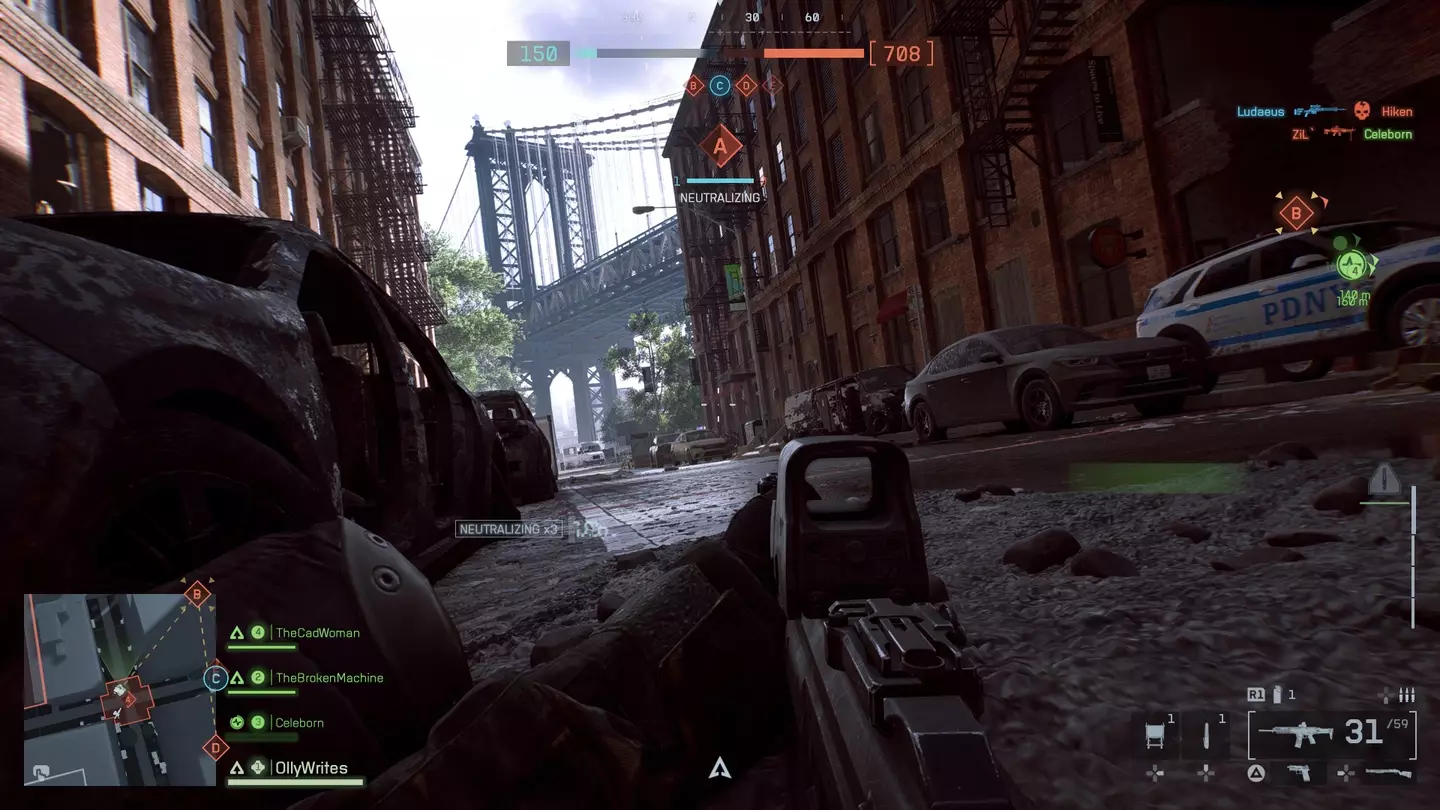Click the objective B marker near the police car
The height and width of the screenshot is (810, 1440).
tap(1298, 212)
